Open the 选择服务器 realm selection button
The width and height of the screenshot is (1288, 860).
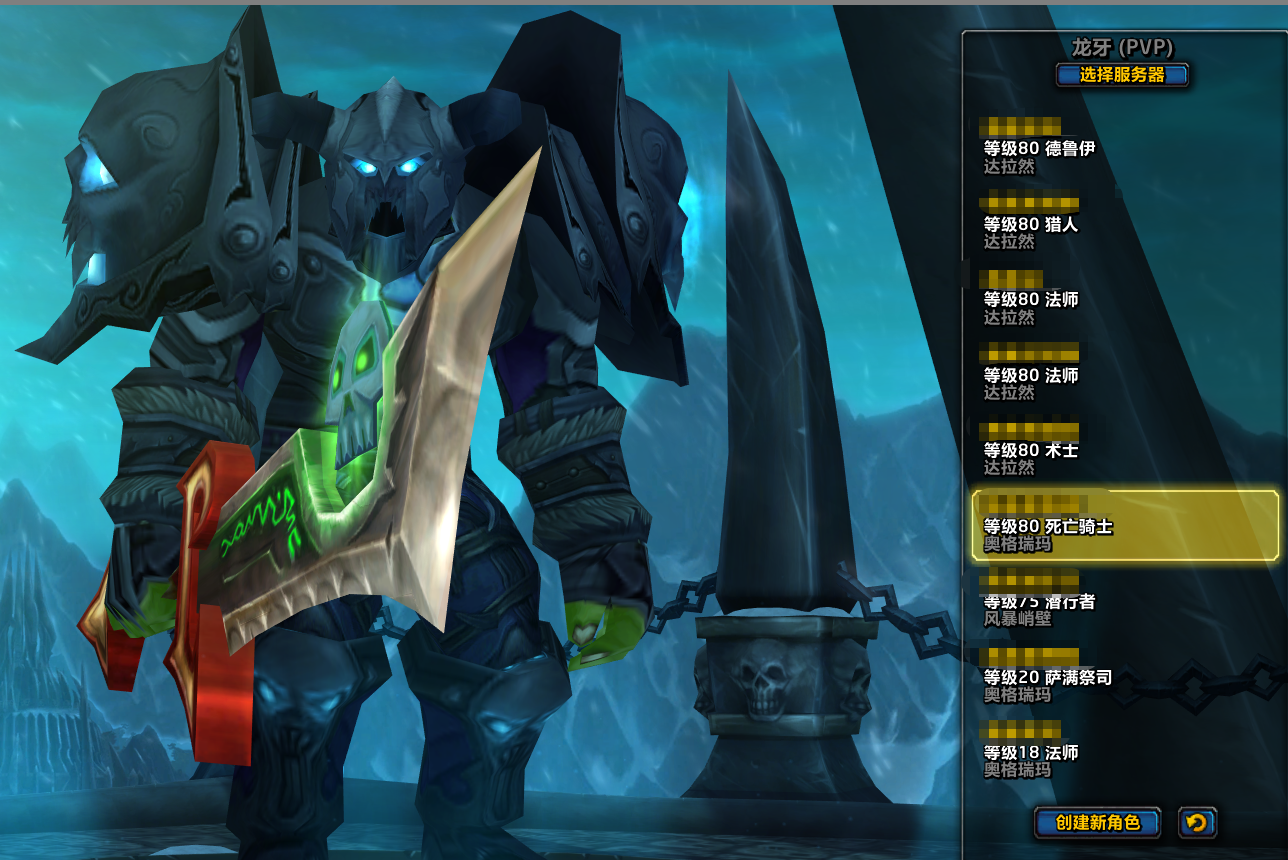point(1122,75)
